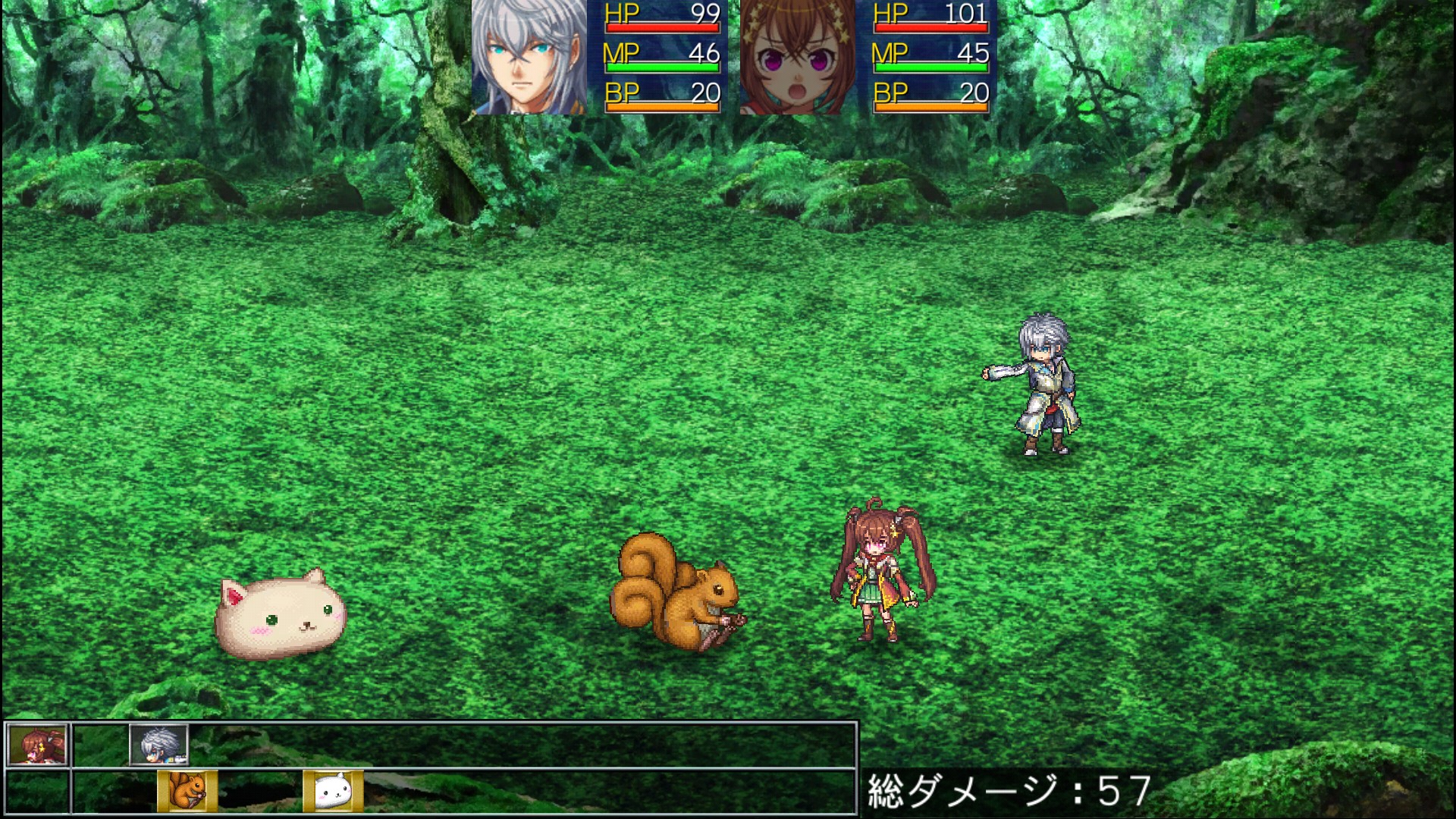1456x819 pixels.
Task: Click the silver-haired hero's turn order icon
Action: (158, 745)
